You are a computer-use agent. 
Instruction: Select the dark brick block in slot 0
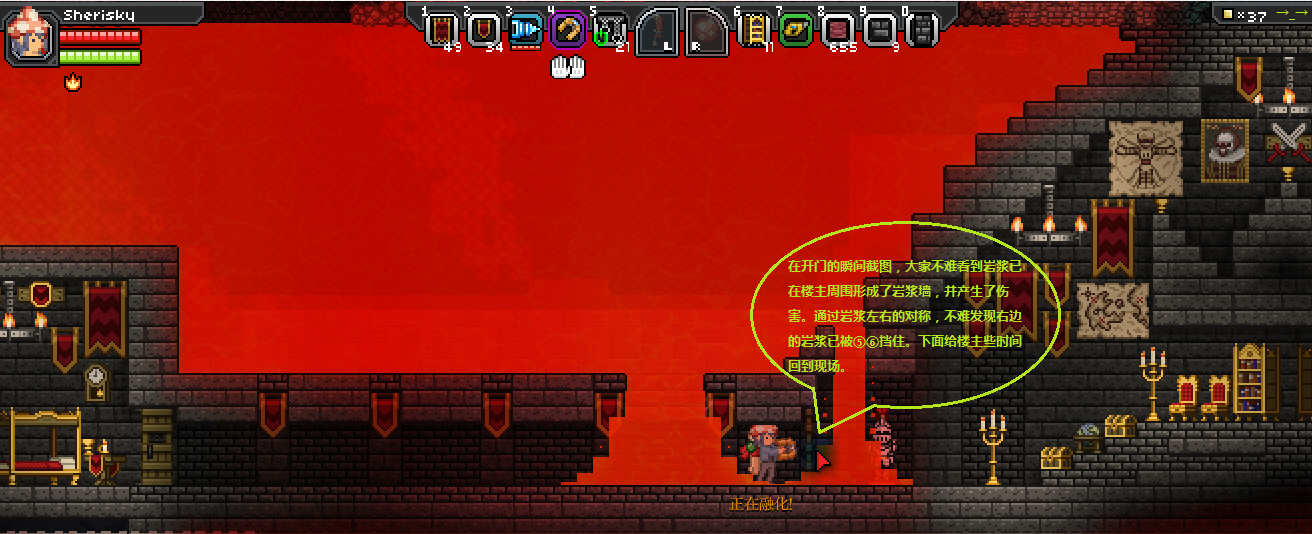922,29
